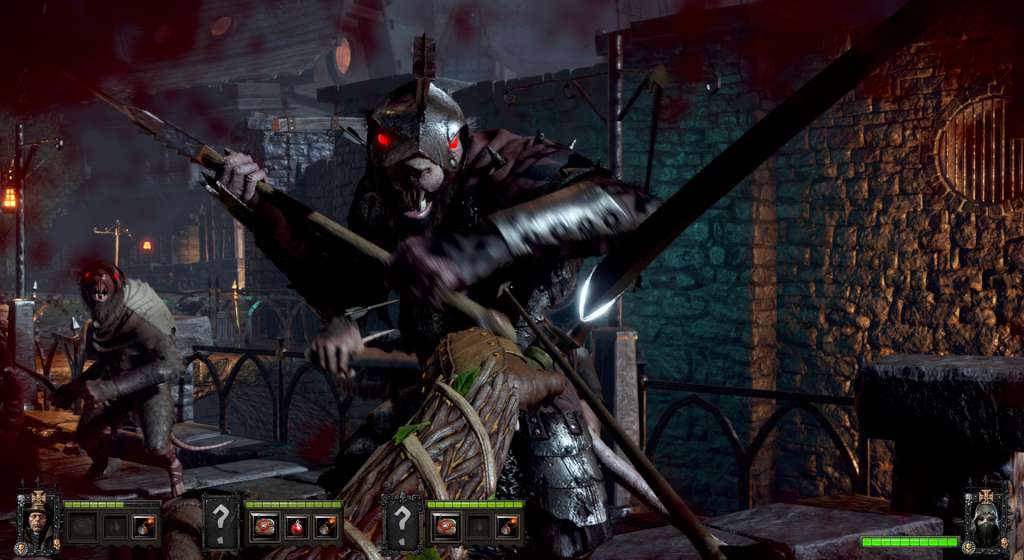Click the bomb slot beside the hat-wearing teammate
1024x560 pixels.
[x=144, y=526]
